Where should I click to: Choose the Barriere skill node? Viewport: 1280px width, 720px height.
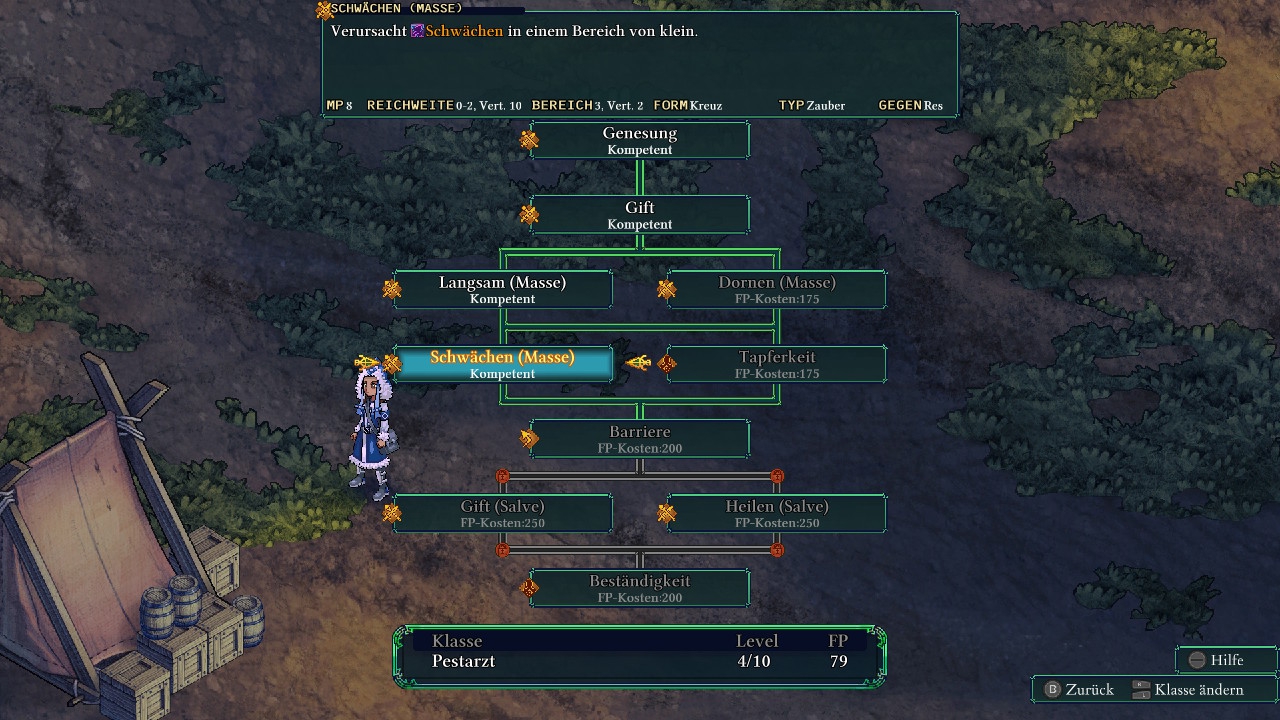640,439
